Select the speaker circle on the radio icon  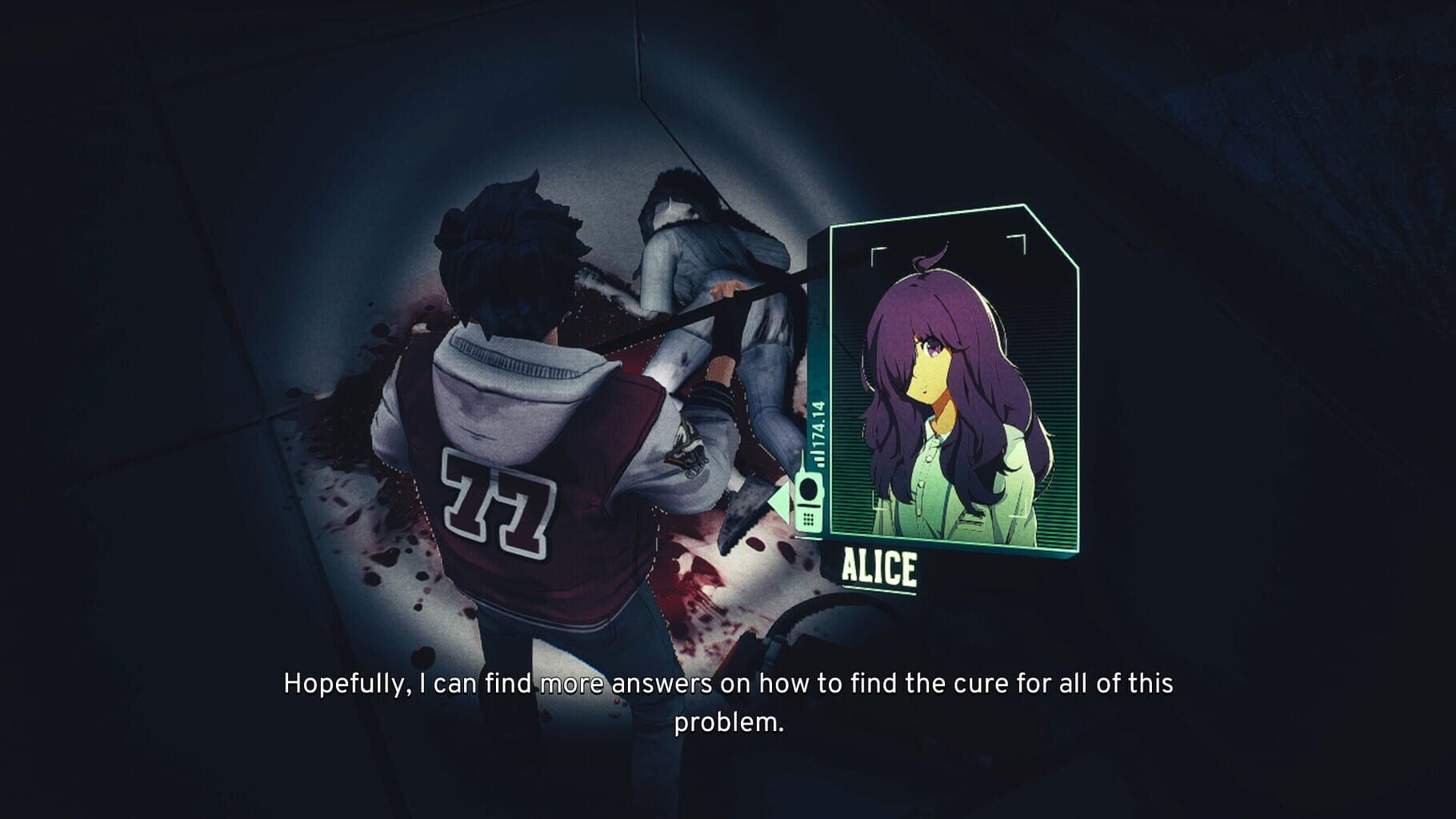click(810, 489)
